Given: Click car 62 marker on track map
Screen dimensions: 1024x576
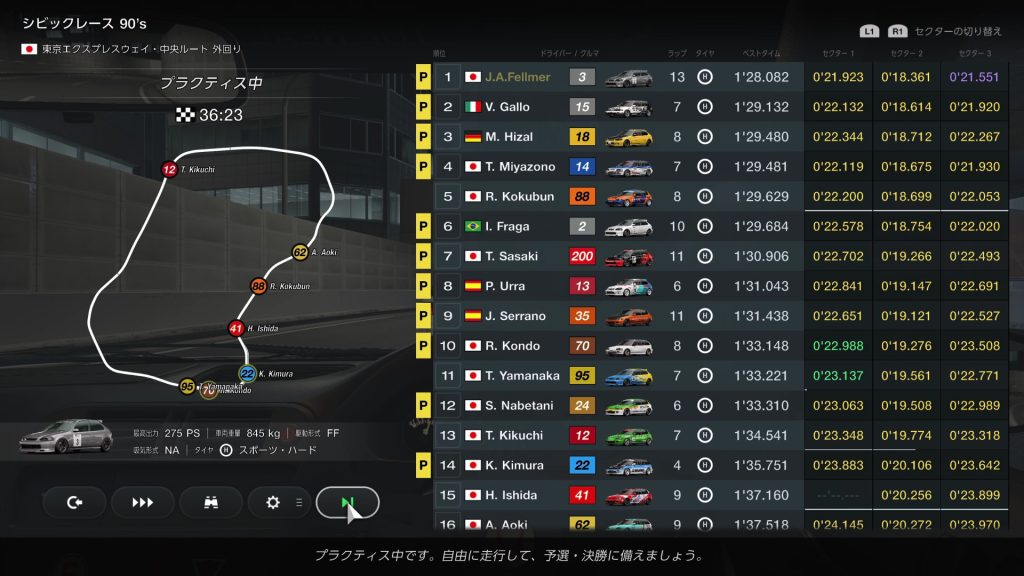Looking at the screenshot, I should coord(300,252).
